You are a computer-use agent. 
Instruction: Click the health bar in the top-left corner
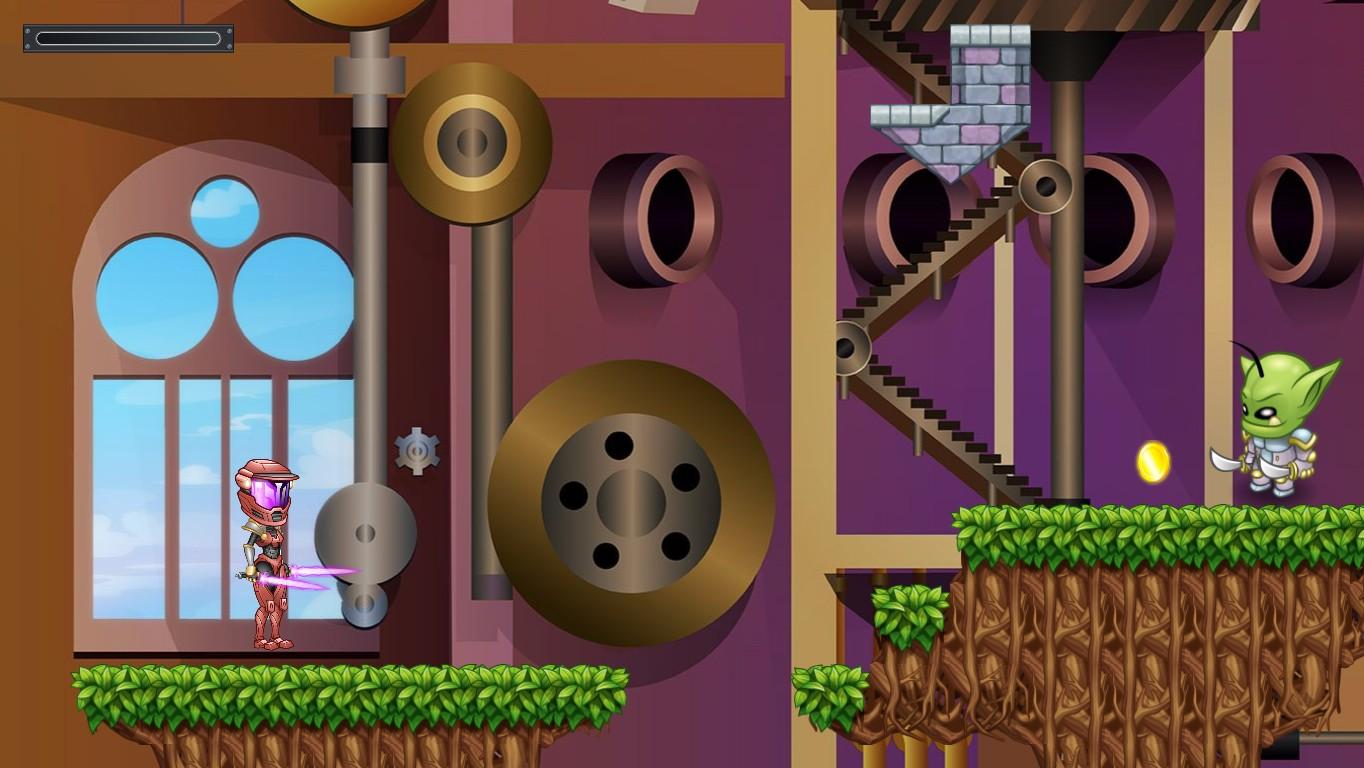[x=127, y=40]
